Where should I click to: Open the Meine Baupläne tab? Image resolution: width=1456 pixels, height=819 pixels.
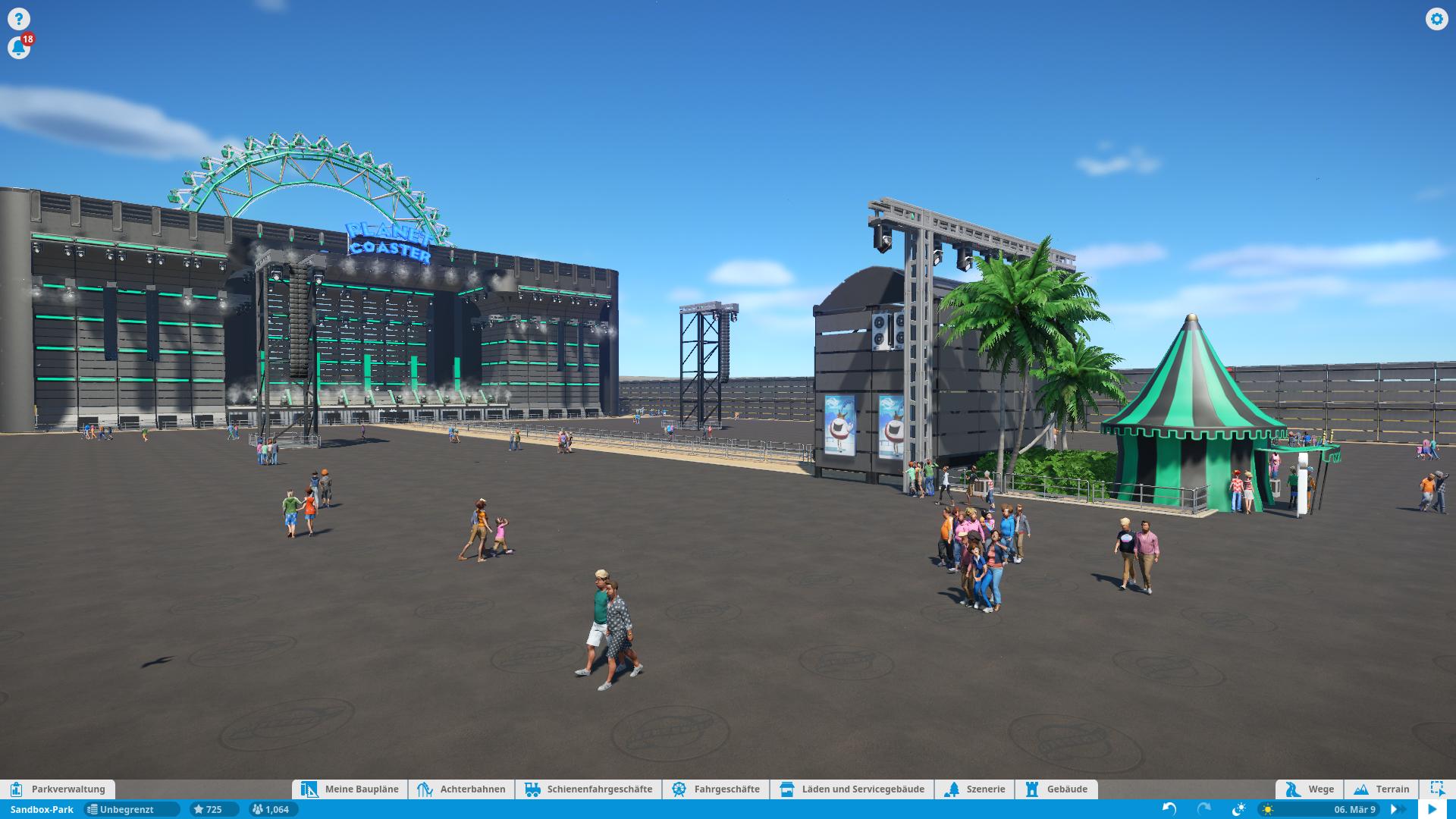(350, 789)
